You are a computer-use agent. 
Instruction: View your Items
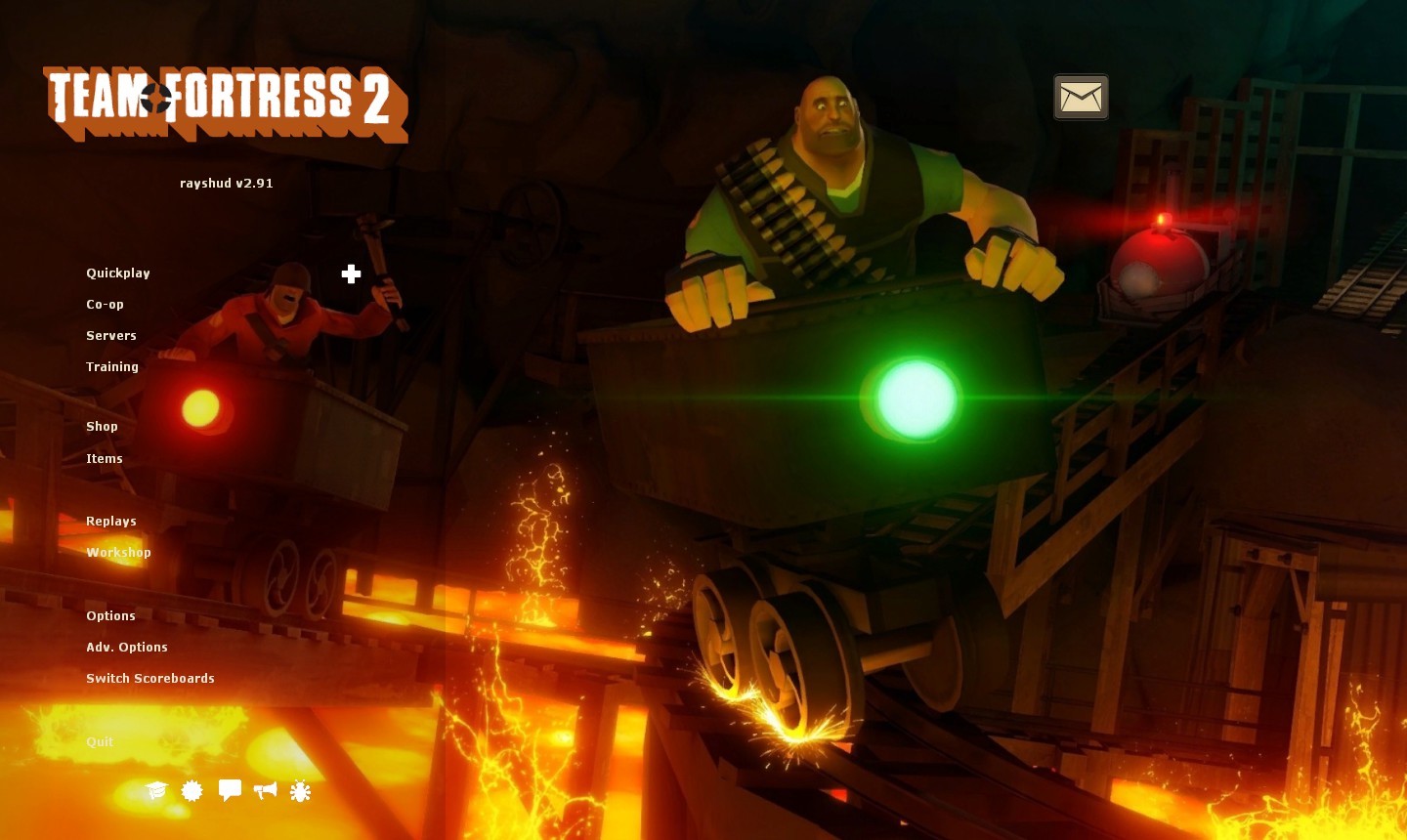[105, 459]
